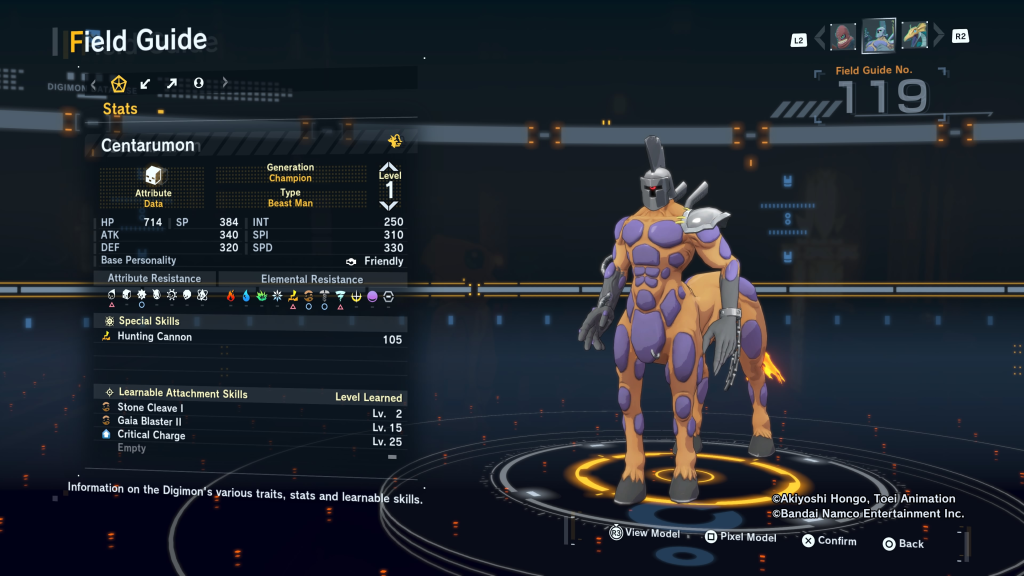The image size is (1024, 576).
Task: Click the Confirm option
Action: [x=829, y=541]
